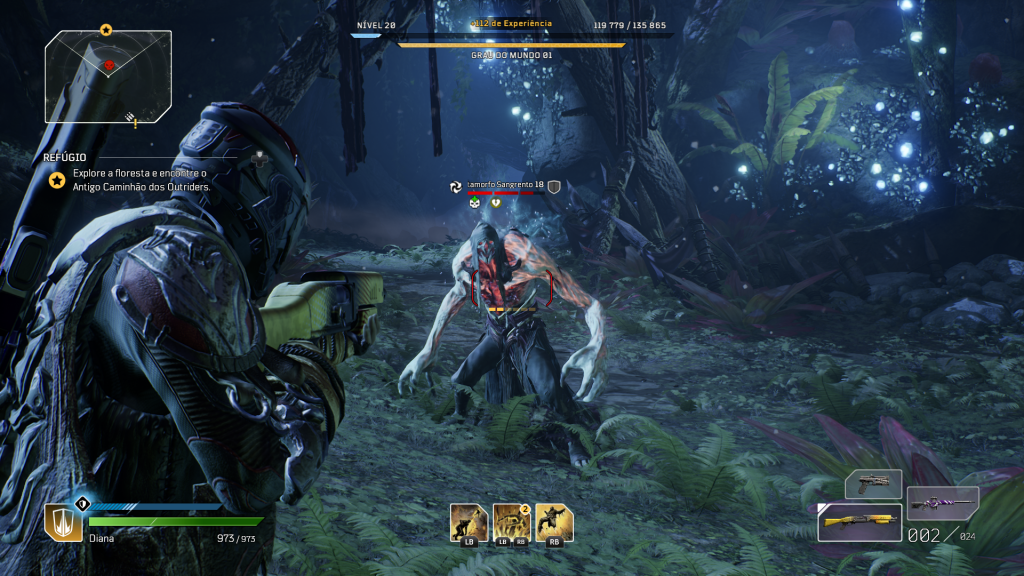Click the yellow heart status icon under enemy name
The height and width of the screenshot is (576, 1024).
pos(496,201)
